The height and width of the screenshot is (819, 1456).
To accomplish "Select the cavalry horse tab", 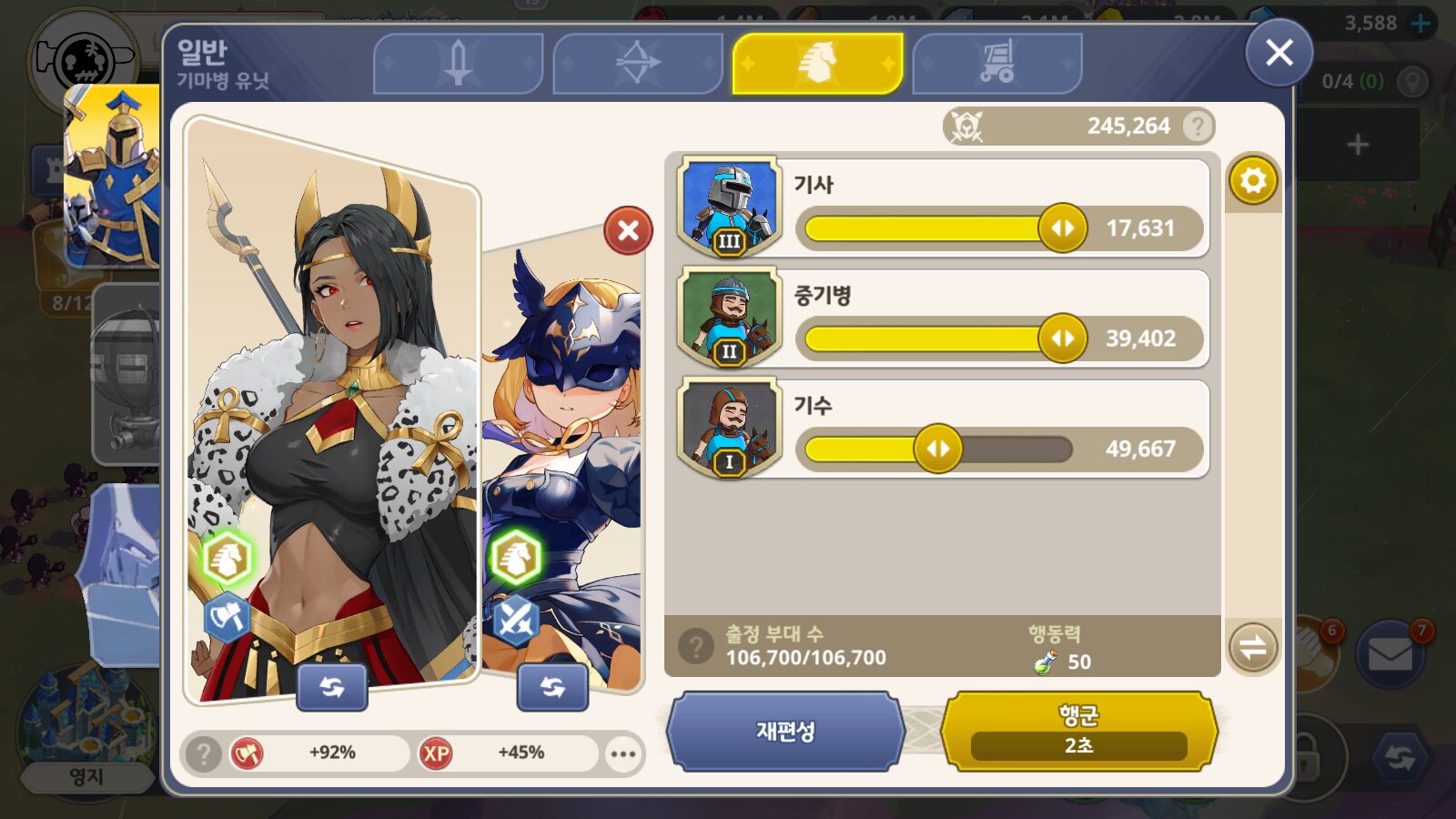I will pos(817,63).
